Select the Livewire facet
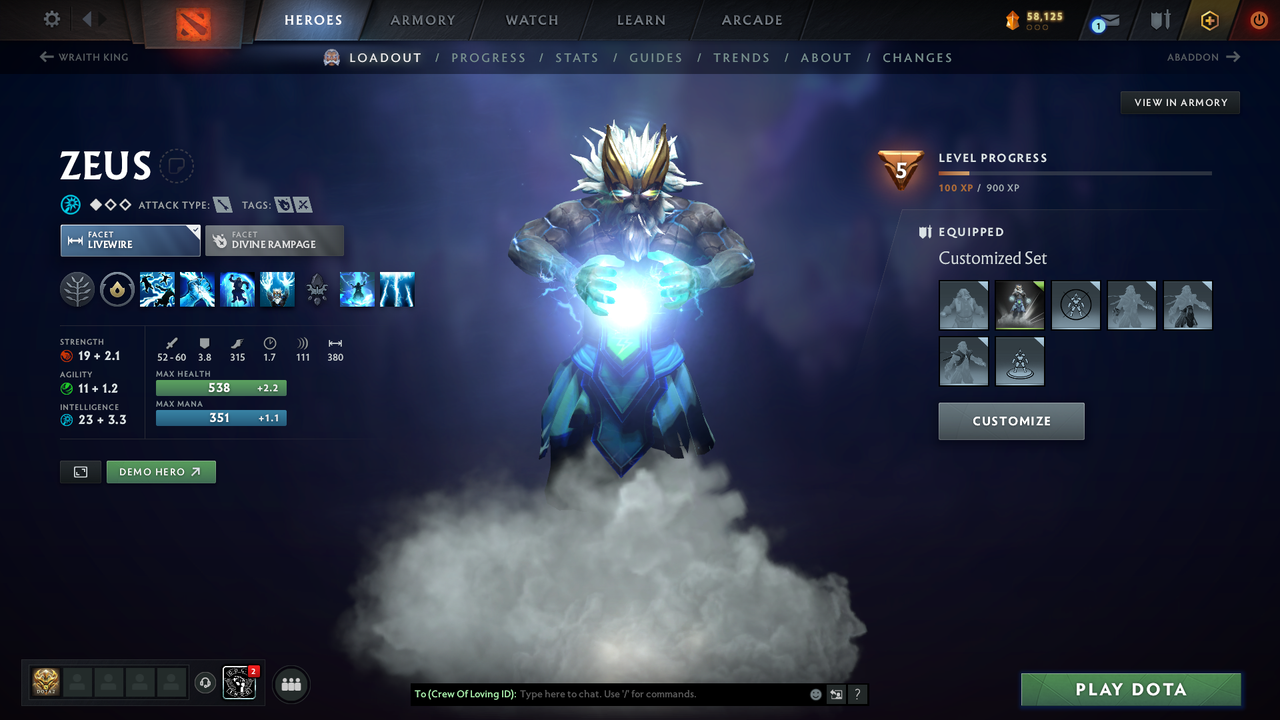Screen dimensions: 1280x720 pyautogui.click(x=130, y=240)
